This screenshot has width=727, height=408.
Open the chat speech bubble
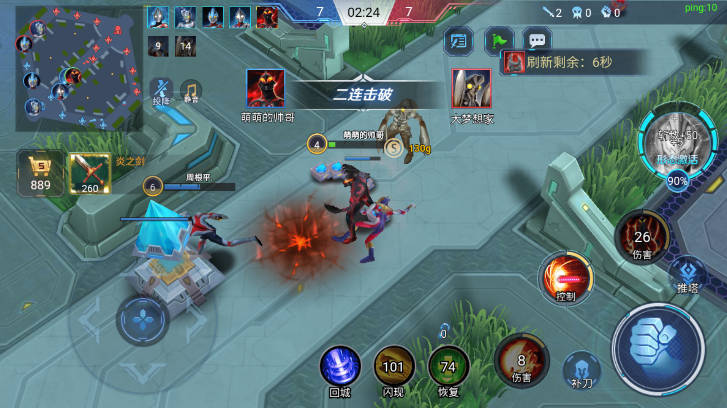coord(537,41)
